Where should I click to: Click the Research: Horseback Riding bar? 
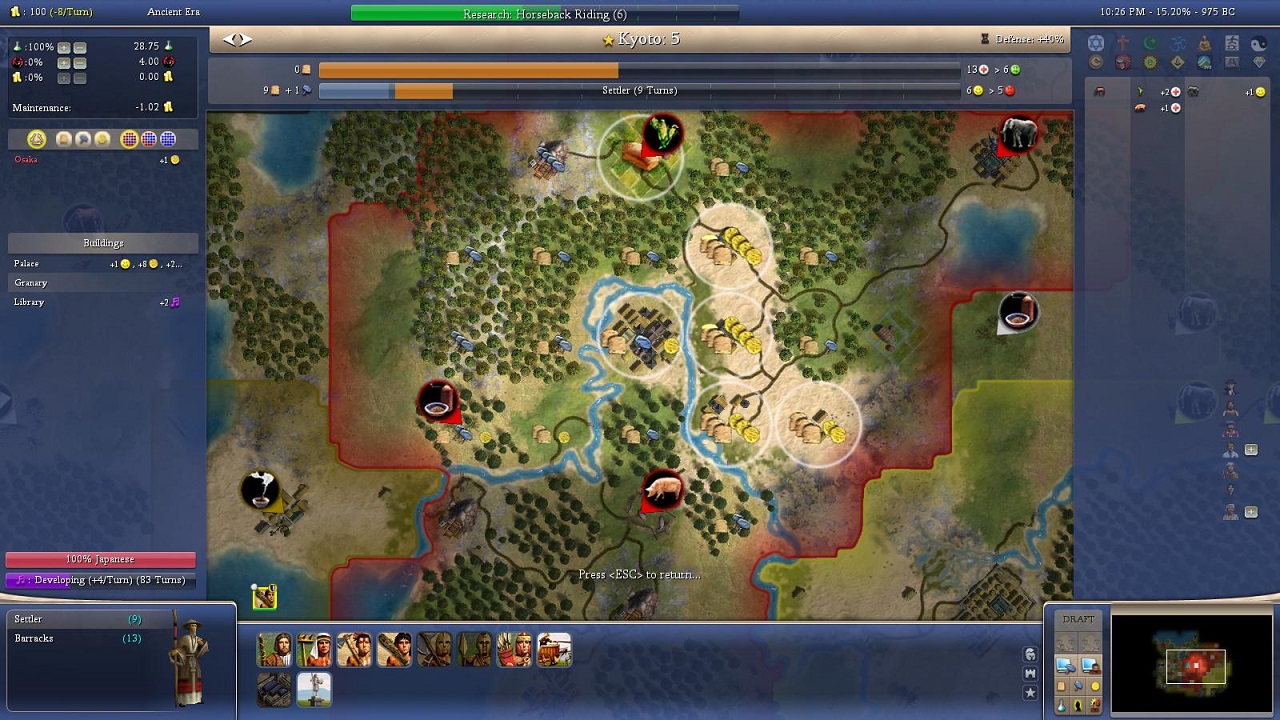[545, 14]
